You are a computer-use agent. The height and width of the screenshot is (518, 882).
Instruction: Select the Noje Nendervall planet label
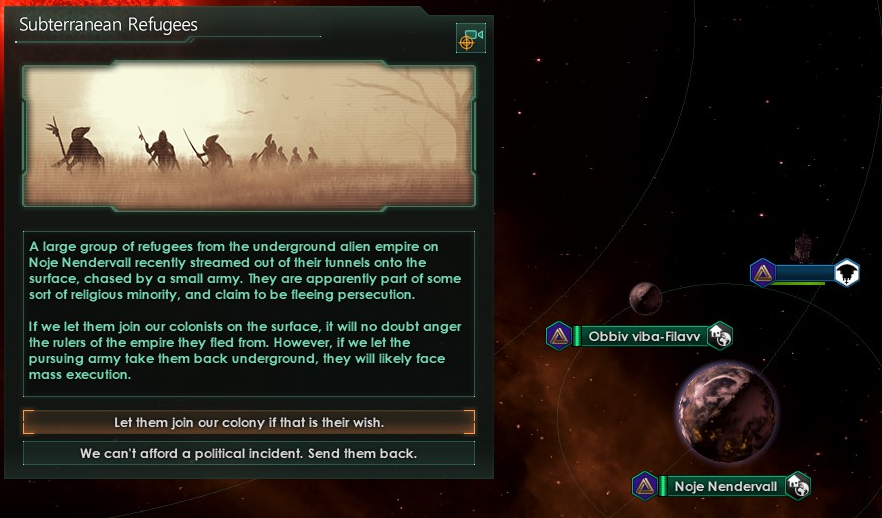725,487
